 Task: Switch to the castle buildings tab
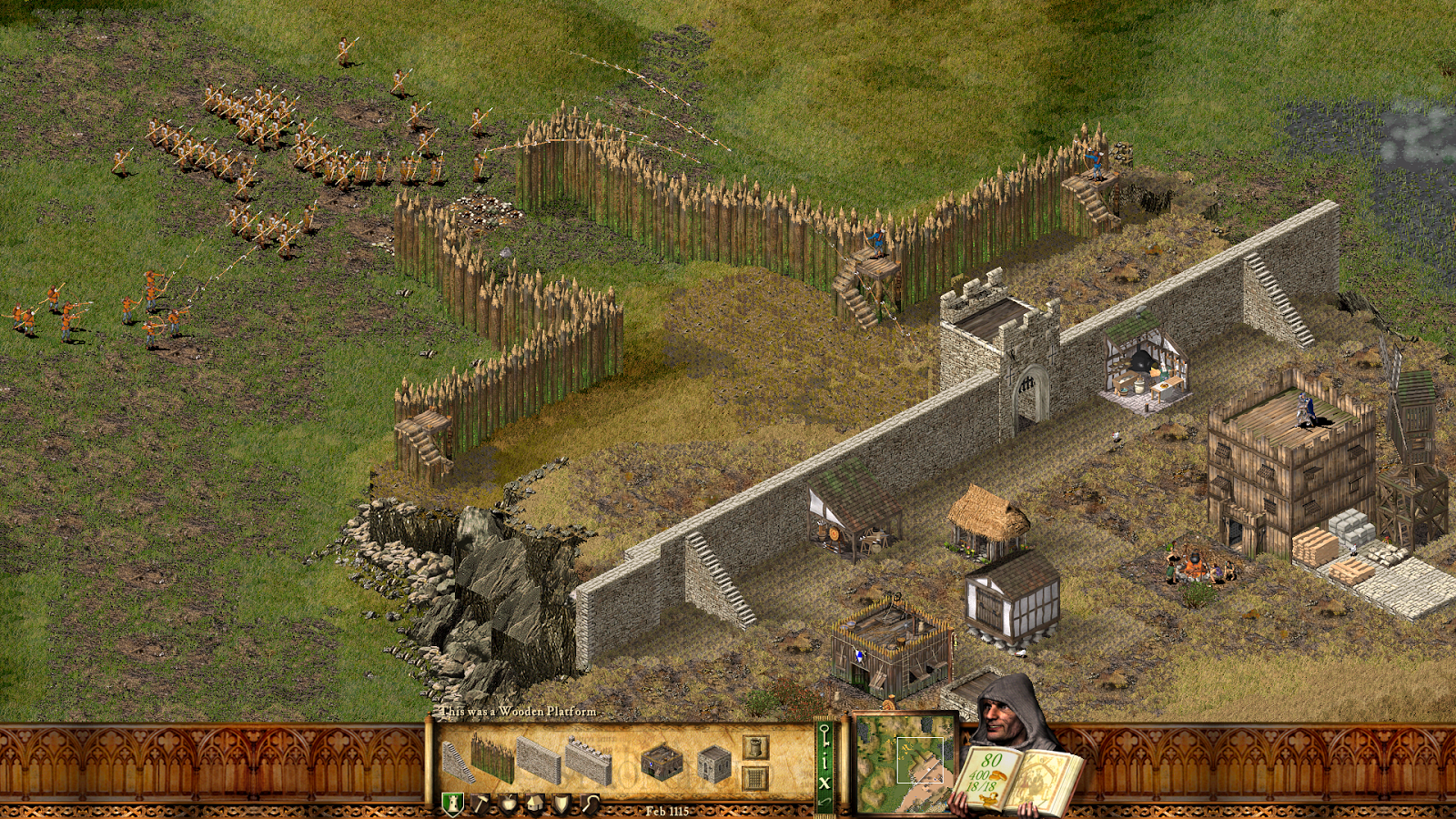click(x=452, y=804)
